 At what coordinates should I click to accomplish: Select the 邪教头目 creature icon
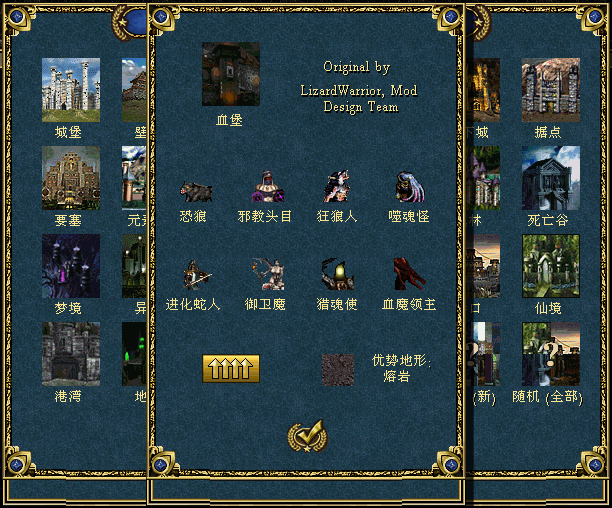tap(265, 188)
